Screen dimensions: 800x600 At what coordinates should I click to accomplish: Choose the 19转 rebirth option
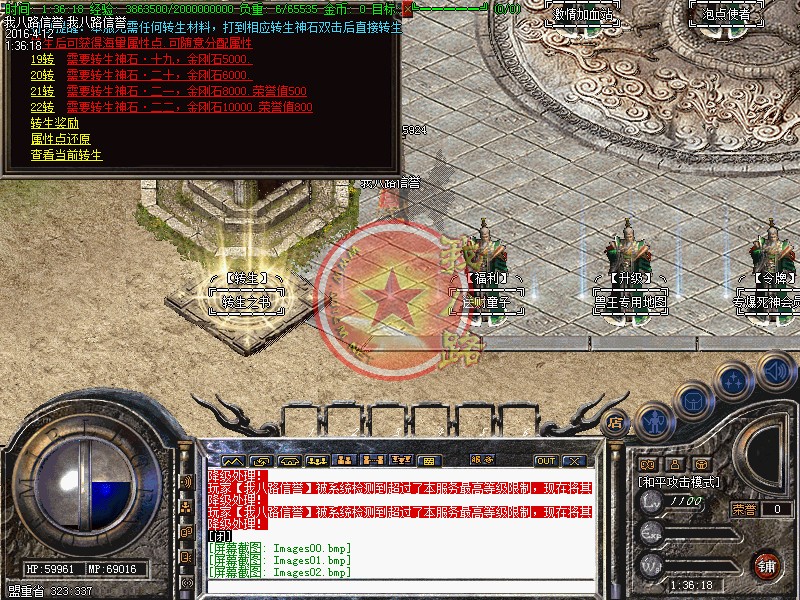pos(43,59)
